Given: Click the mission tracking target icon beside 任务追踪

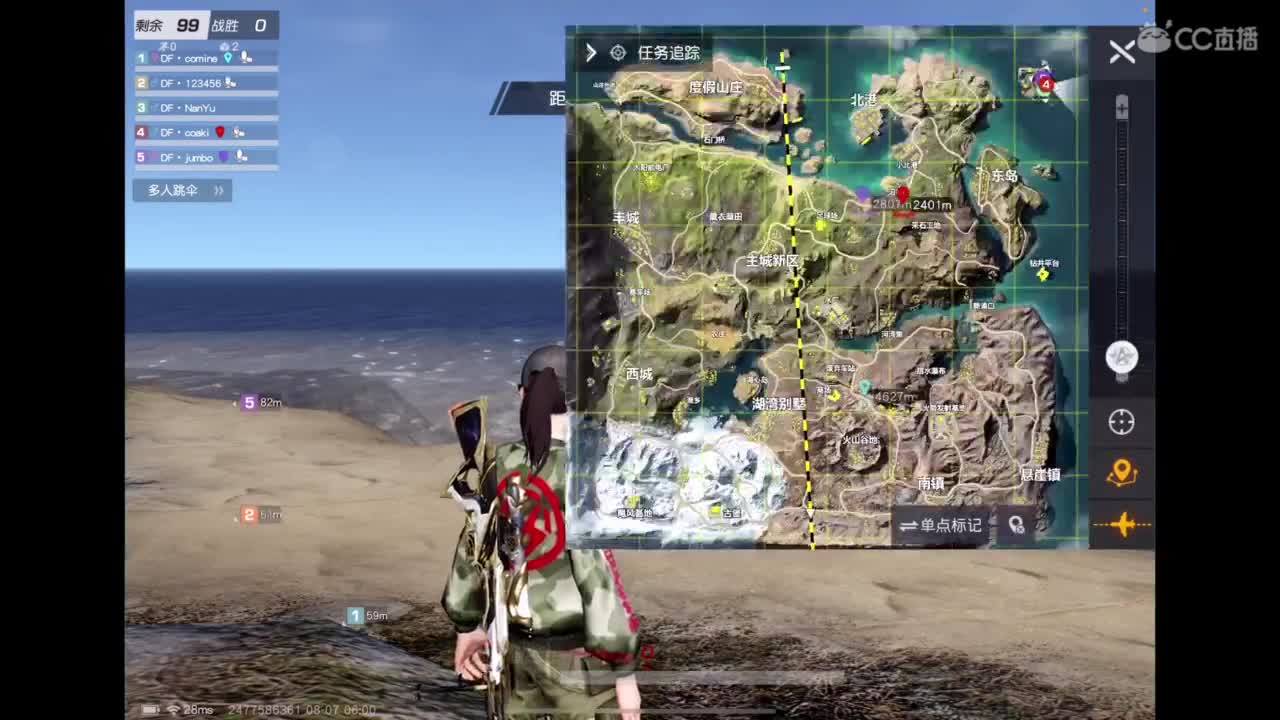Looking at the screenshot, I should pos(617,52).
